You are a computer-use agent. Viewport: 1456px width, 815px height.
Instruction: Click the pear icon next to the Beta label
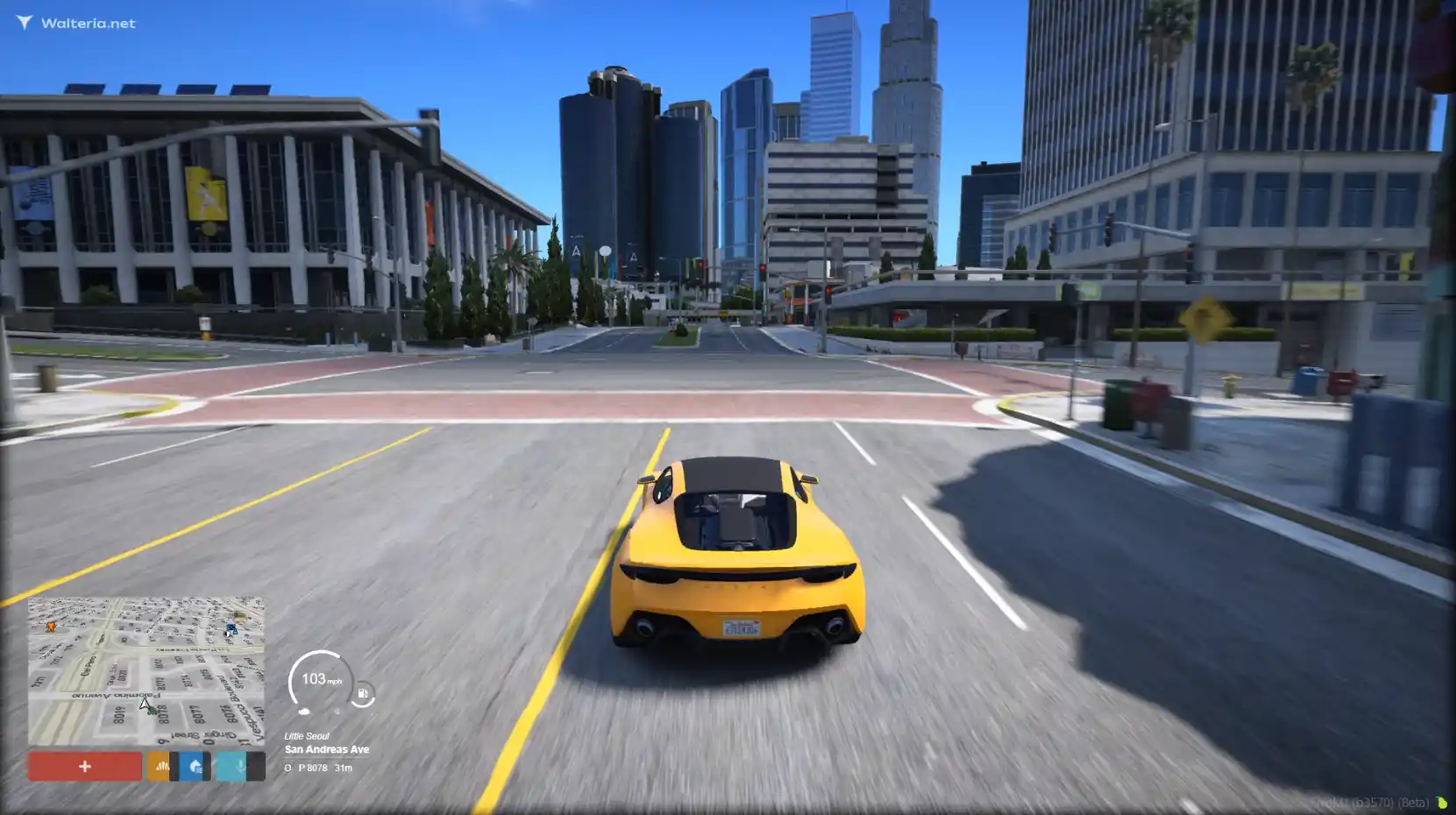pyautogui.click(x=1442, y=804)
